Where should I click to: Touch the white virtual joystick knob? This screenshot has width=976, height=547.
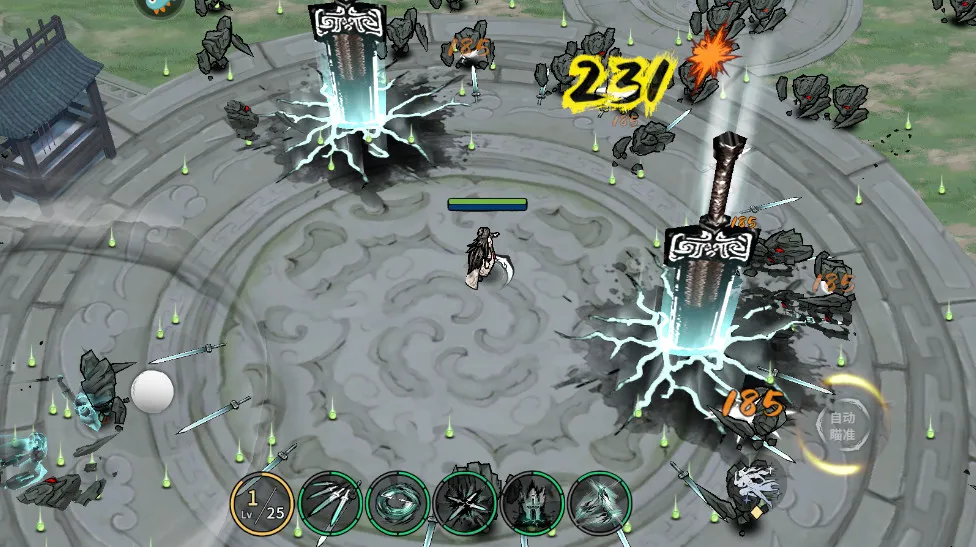[x=152, y=390]
